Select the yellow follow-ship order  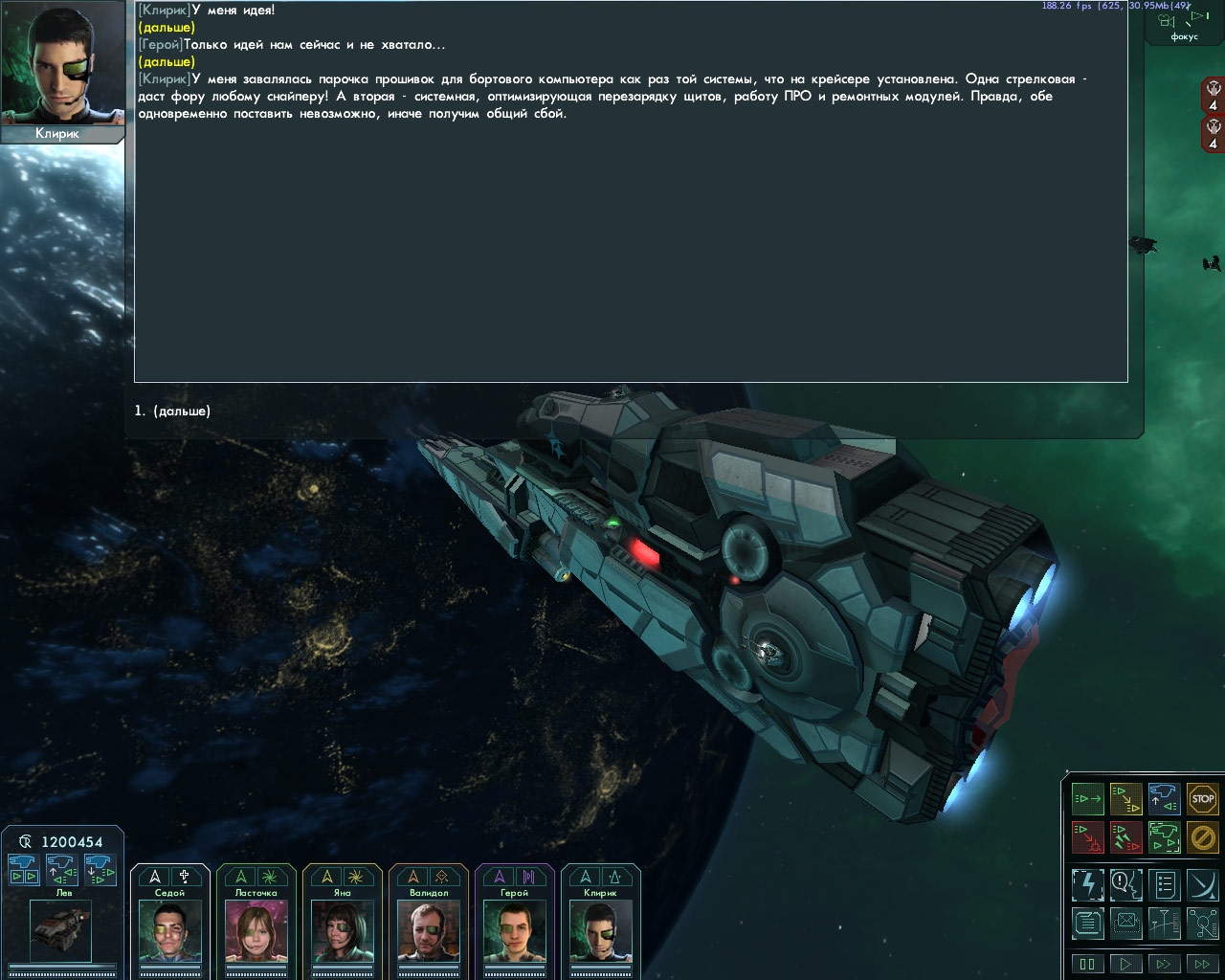(x=1126, y=799)
